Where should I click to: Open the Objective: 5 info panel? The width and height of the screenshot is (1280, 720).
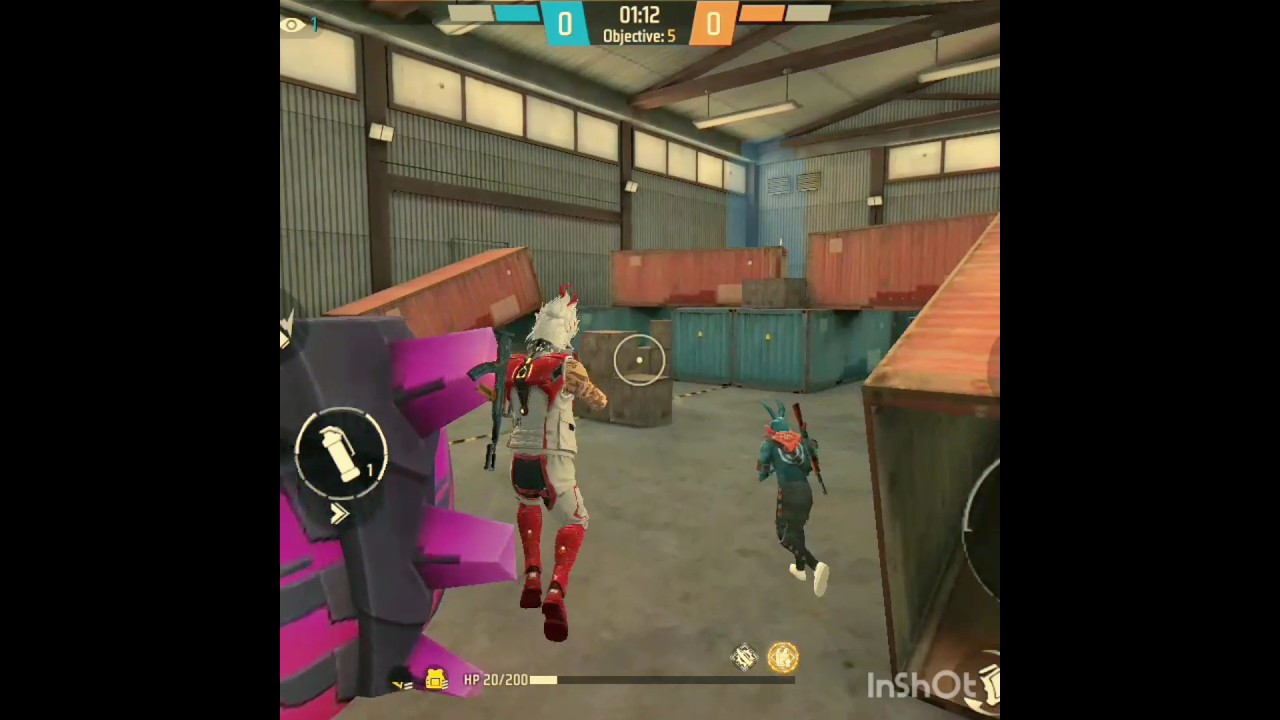tap(640, 36)
